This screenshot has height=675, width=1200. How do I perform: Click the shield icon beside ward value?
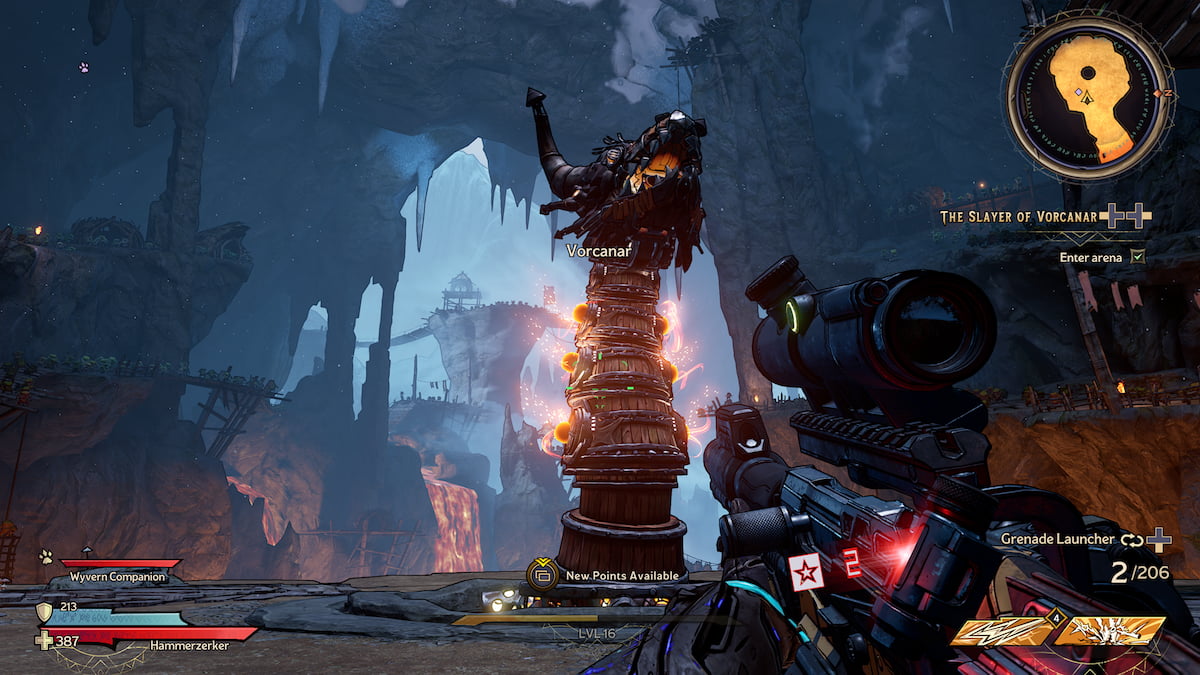(44, 611)
